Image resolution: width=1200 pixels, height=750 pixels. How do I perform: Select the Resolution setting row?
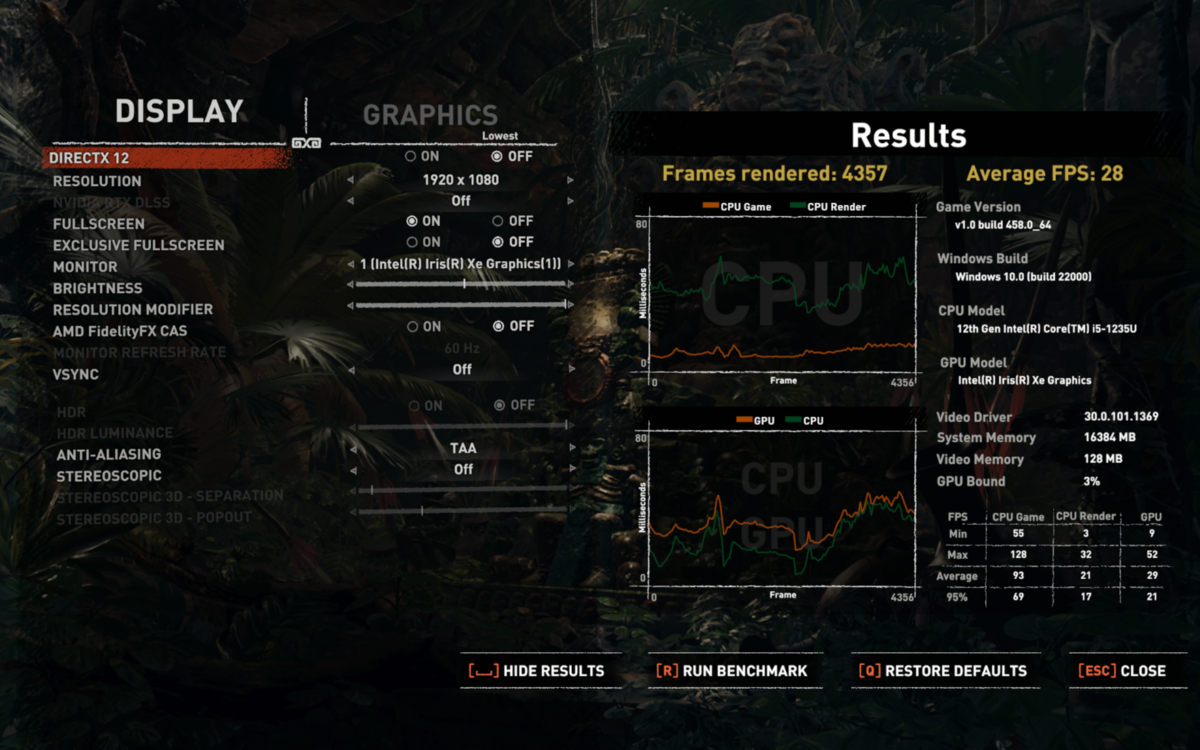click(x=97, y=181)
